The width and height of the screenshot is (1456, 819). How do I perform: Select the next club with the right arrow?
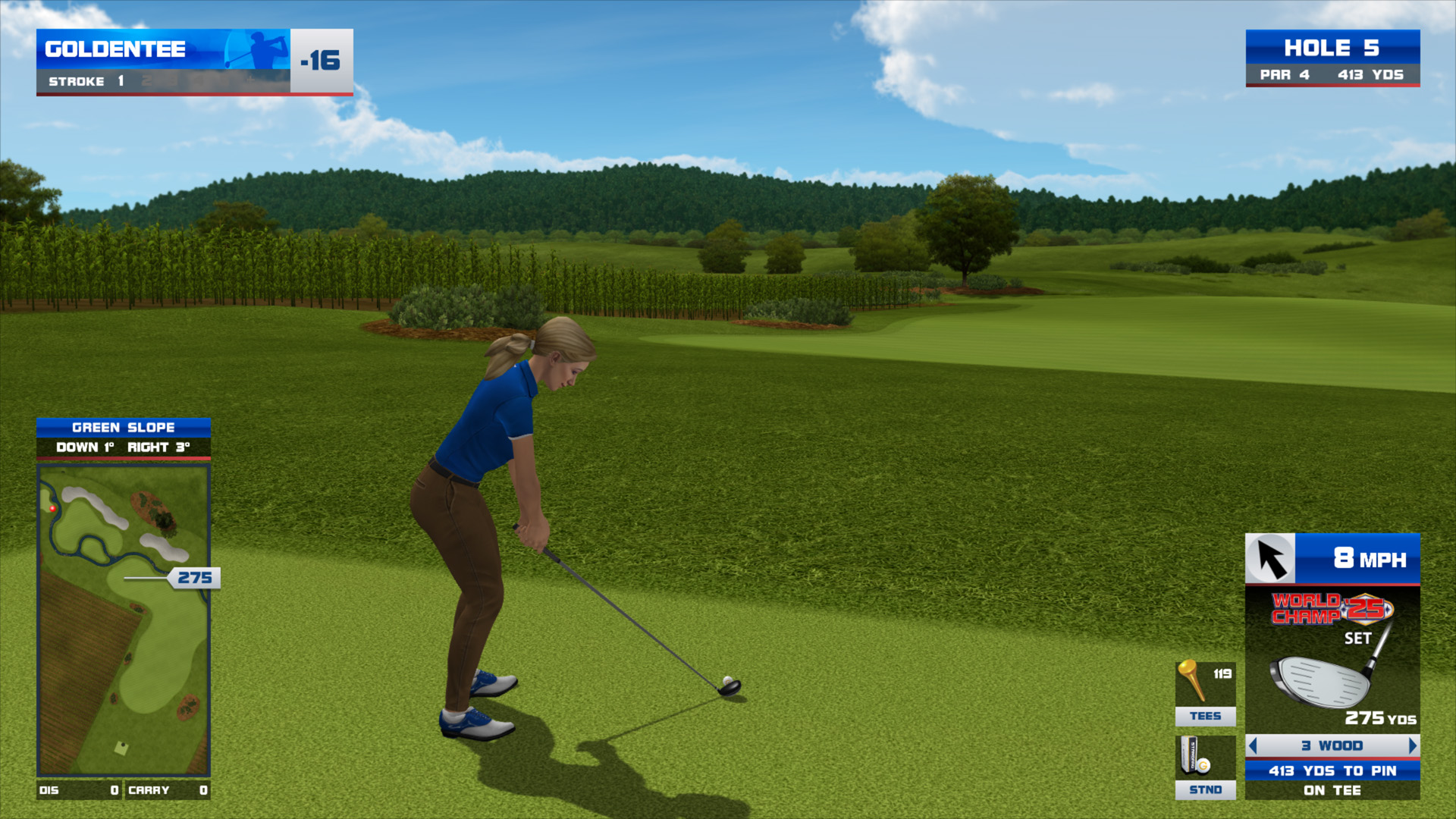pos(1412,745)
